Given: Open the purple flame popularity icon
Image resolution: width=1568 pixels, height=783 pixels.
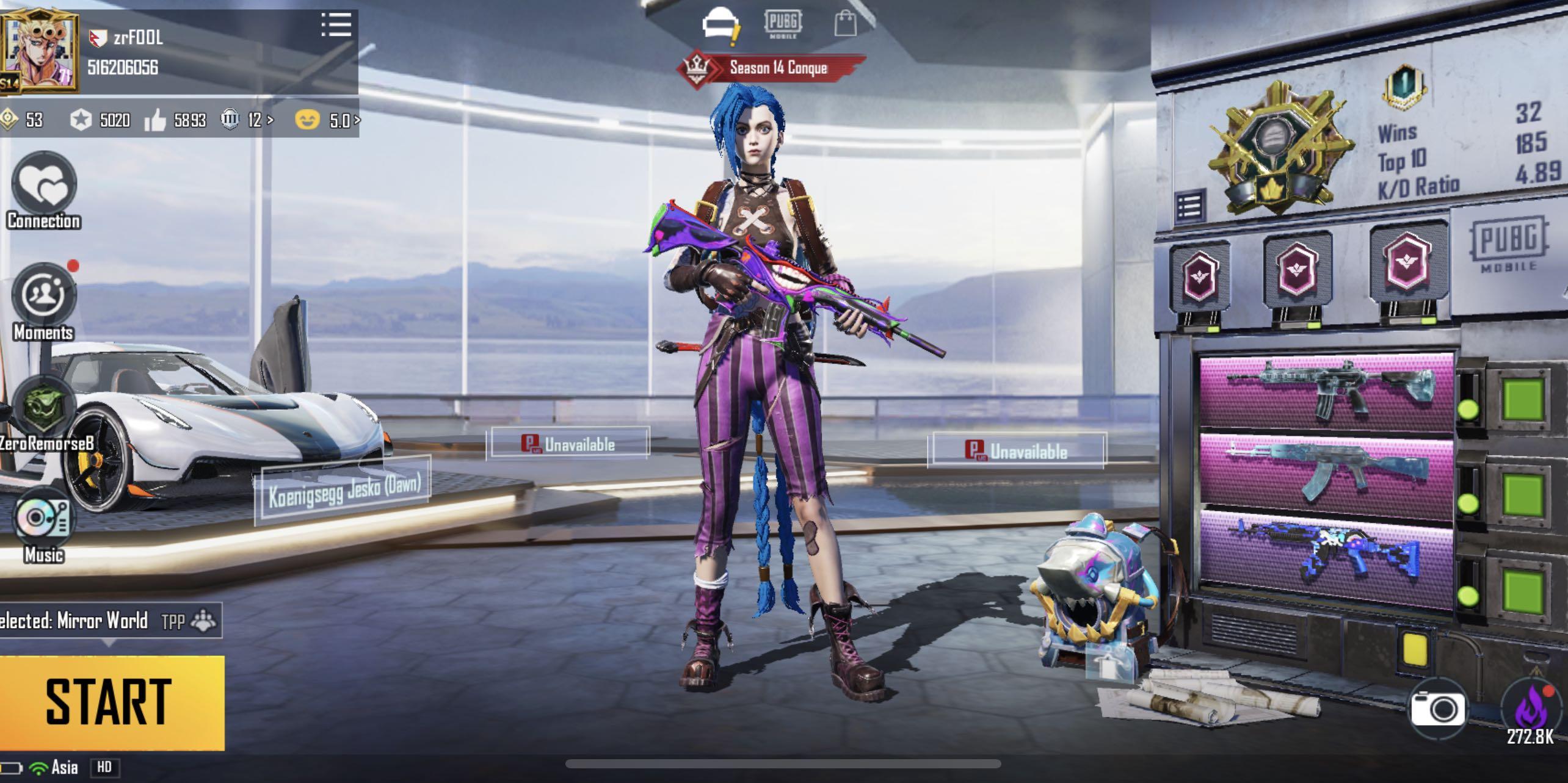Looking at the screenshot, I should [1530, 711].
